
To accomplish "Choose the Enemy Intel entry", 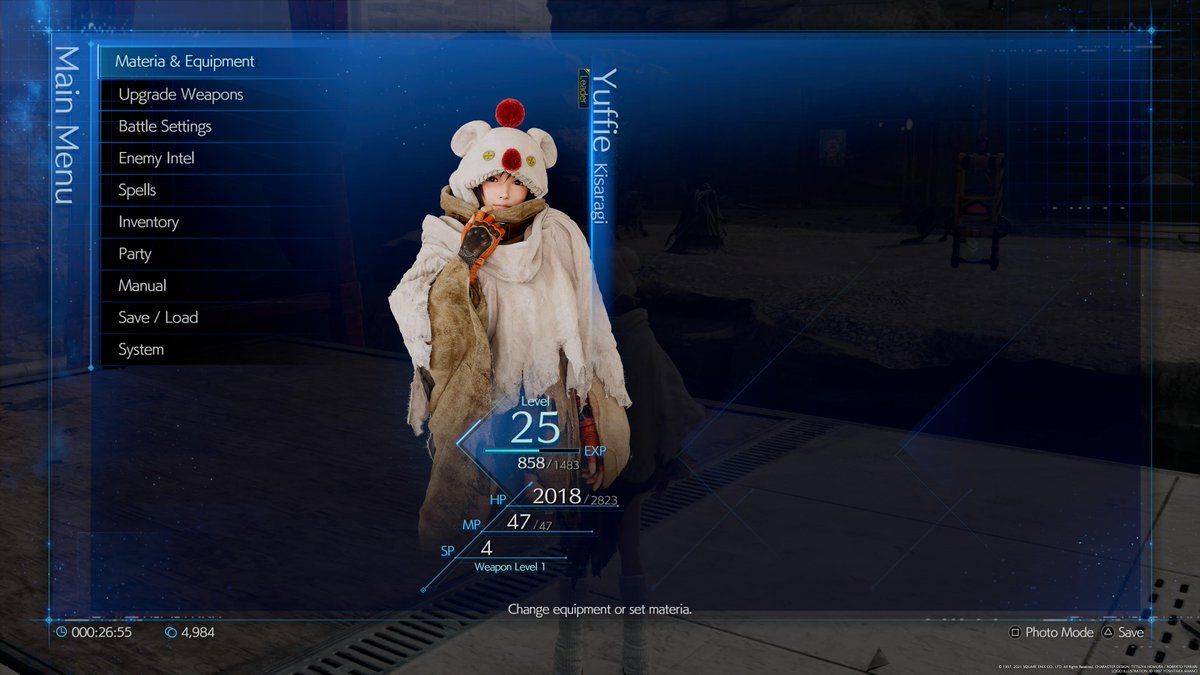I will [156, 158].
